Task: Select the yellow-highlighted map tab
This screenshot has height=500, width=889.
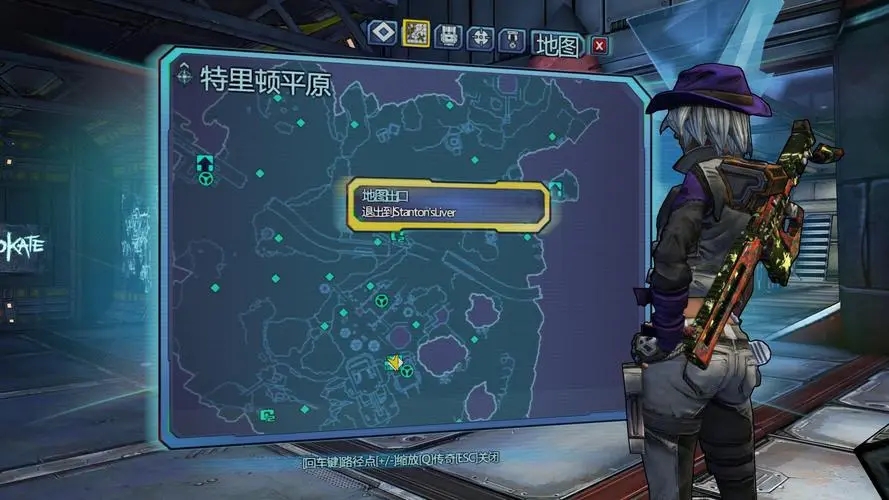Action: click(x=415, y=33)
